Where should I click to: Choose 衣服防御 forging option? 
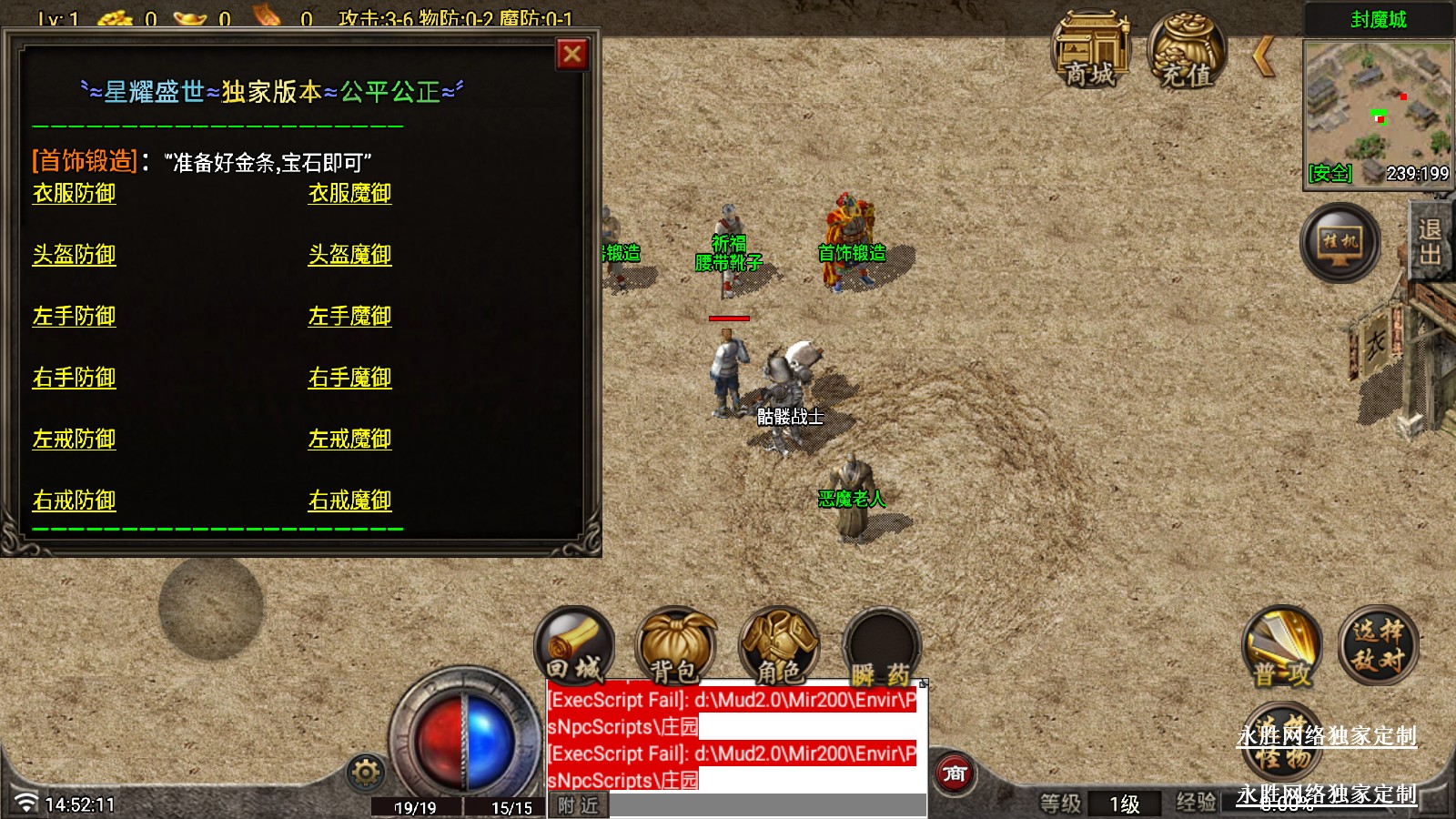pos(75,194)
